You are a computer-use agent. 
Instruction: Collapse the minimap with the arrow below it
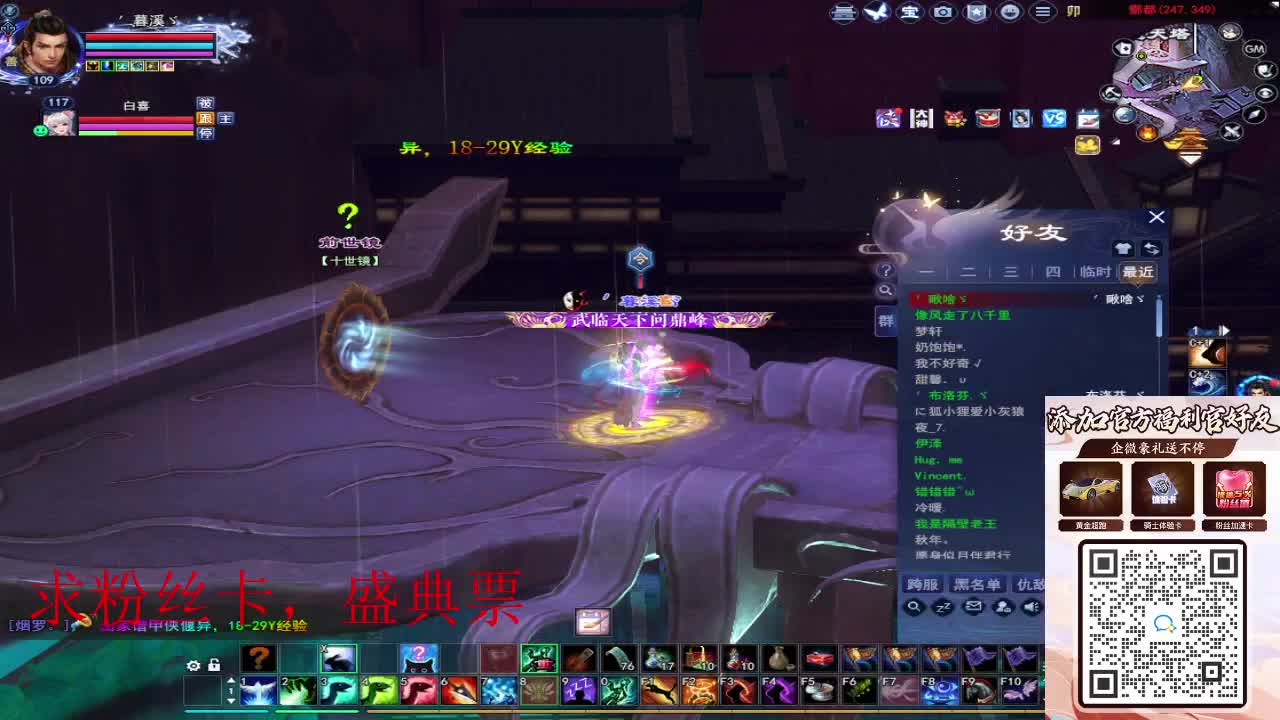click(x=1190, y=155)
